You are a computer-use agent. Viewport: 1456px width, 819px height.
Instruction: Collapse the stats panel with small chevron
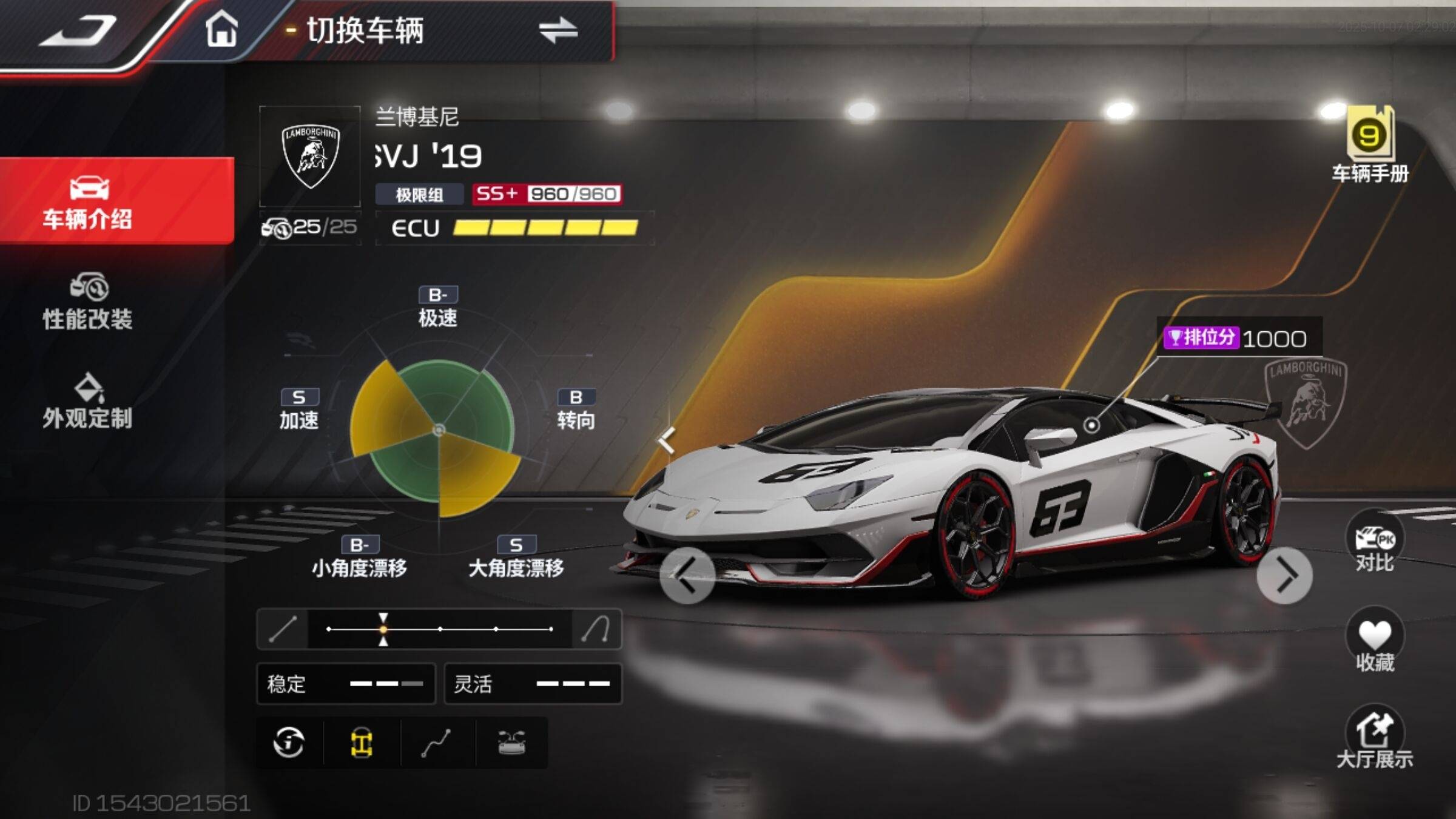(x=666, y=440)
